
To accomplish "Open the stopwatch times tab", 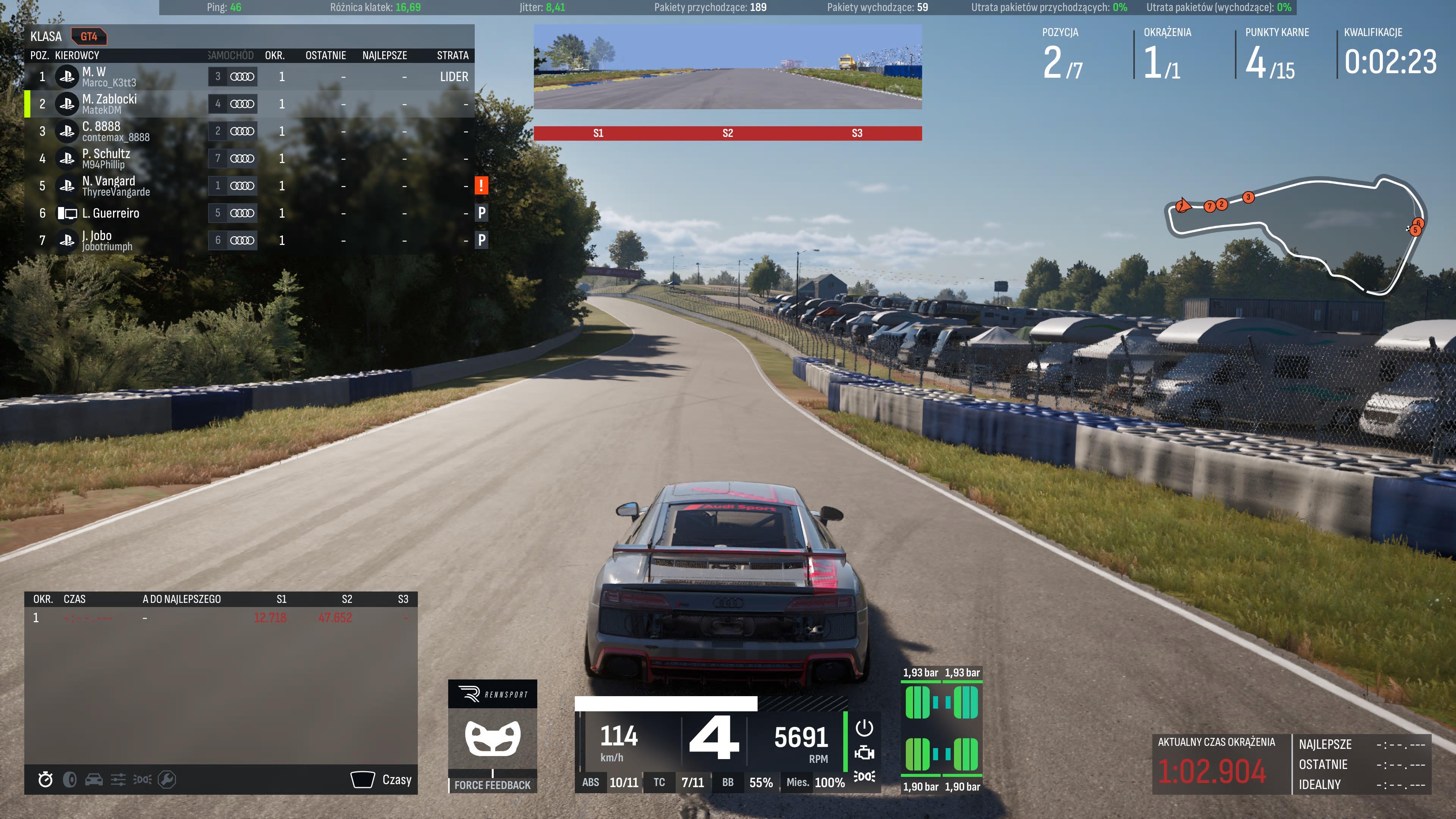I will coord(45,780).
